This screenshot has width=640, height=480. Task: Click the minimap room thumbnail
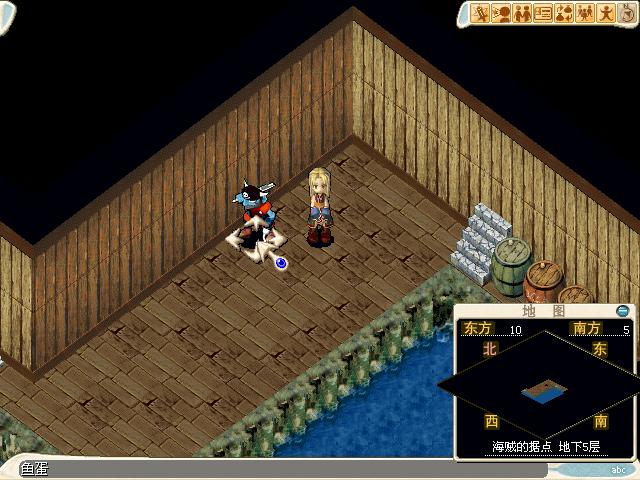coord(542,389)
